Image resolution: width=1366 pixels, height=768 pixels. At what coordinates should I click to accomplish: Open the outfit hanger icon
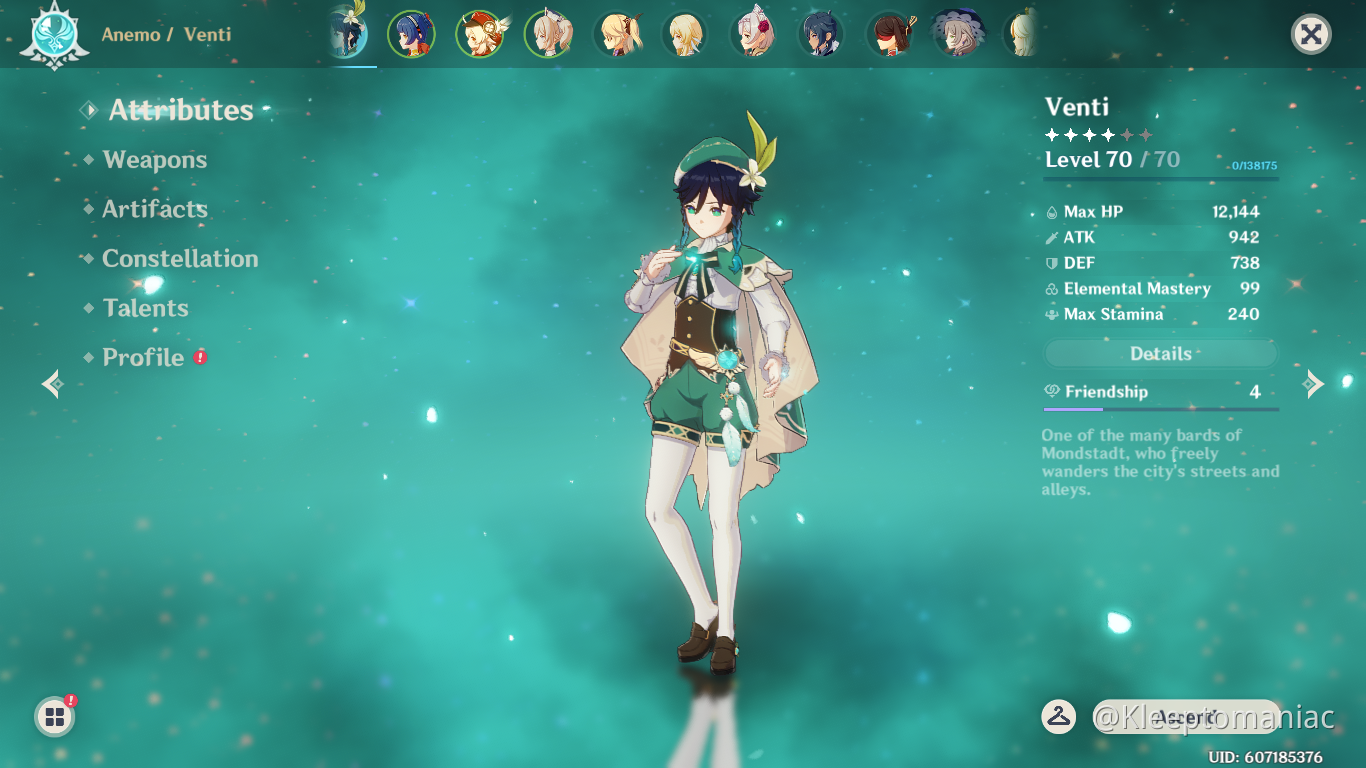coord(1058,716)
